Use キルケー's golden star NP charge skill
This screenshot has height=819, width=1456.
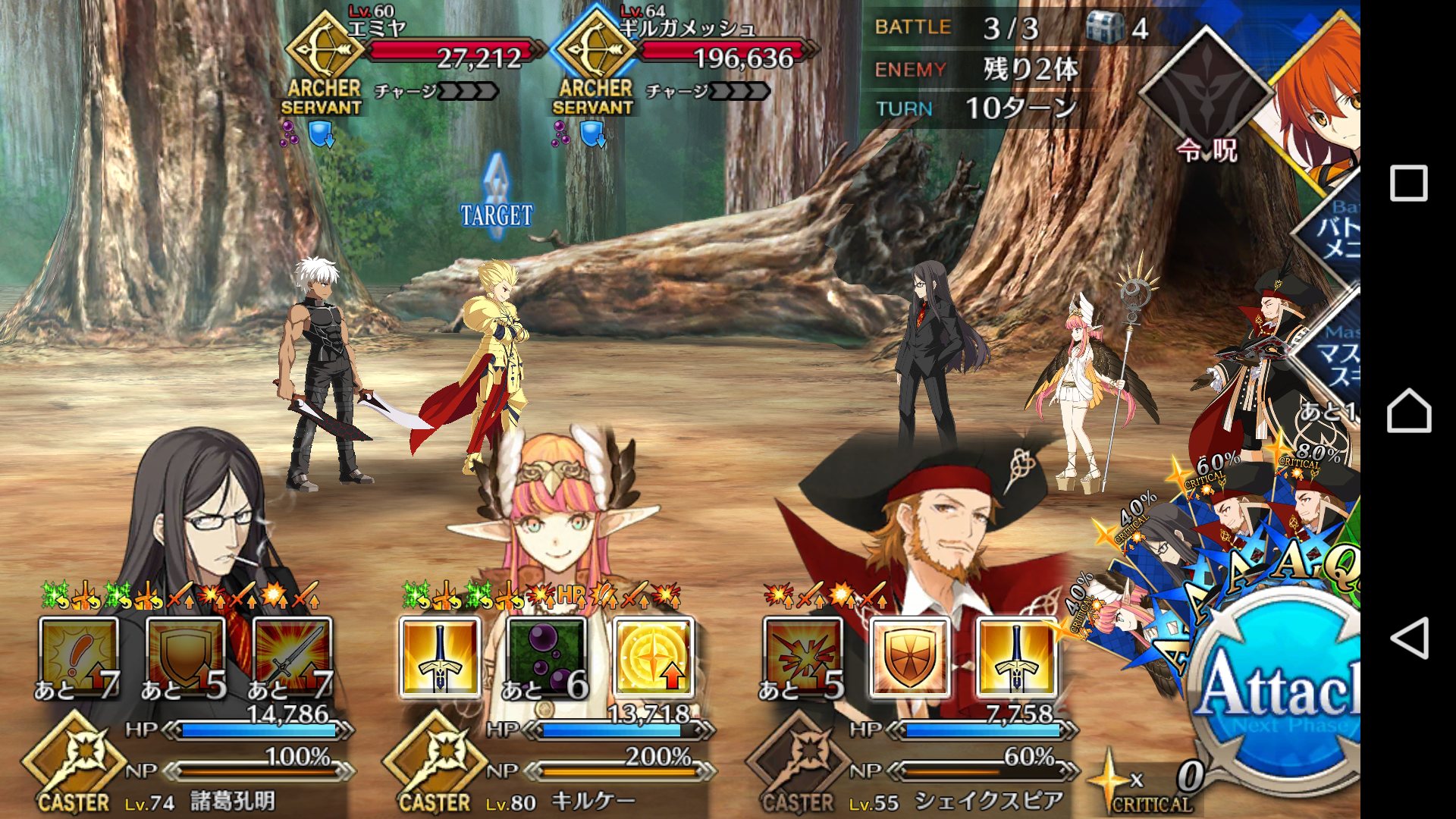(653, 657)
